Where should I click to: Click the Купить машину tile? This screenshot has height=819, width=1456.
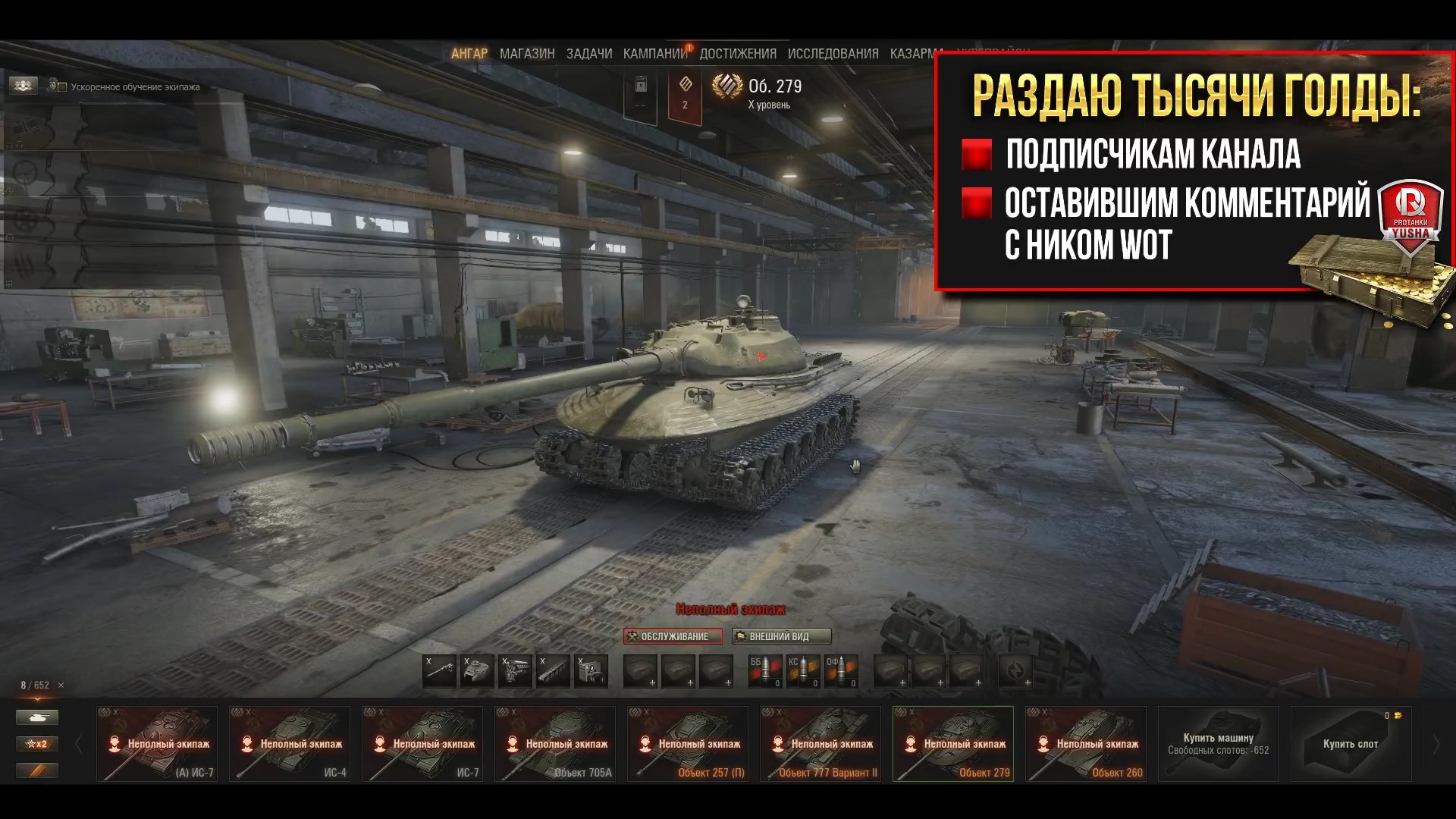[1218, 744]
